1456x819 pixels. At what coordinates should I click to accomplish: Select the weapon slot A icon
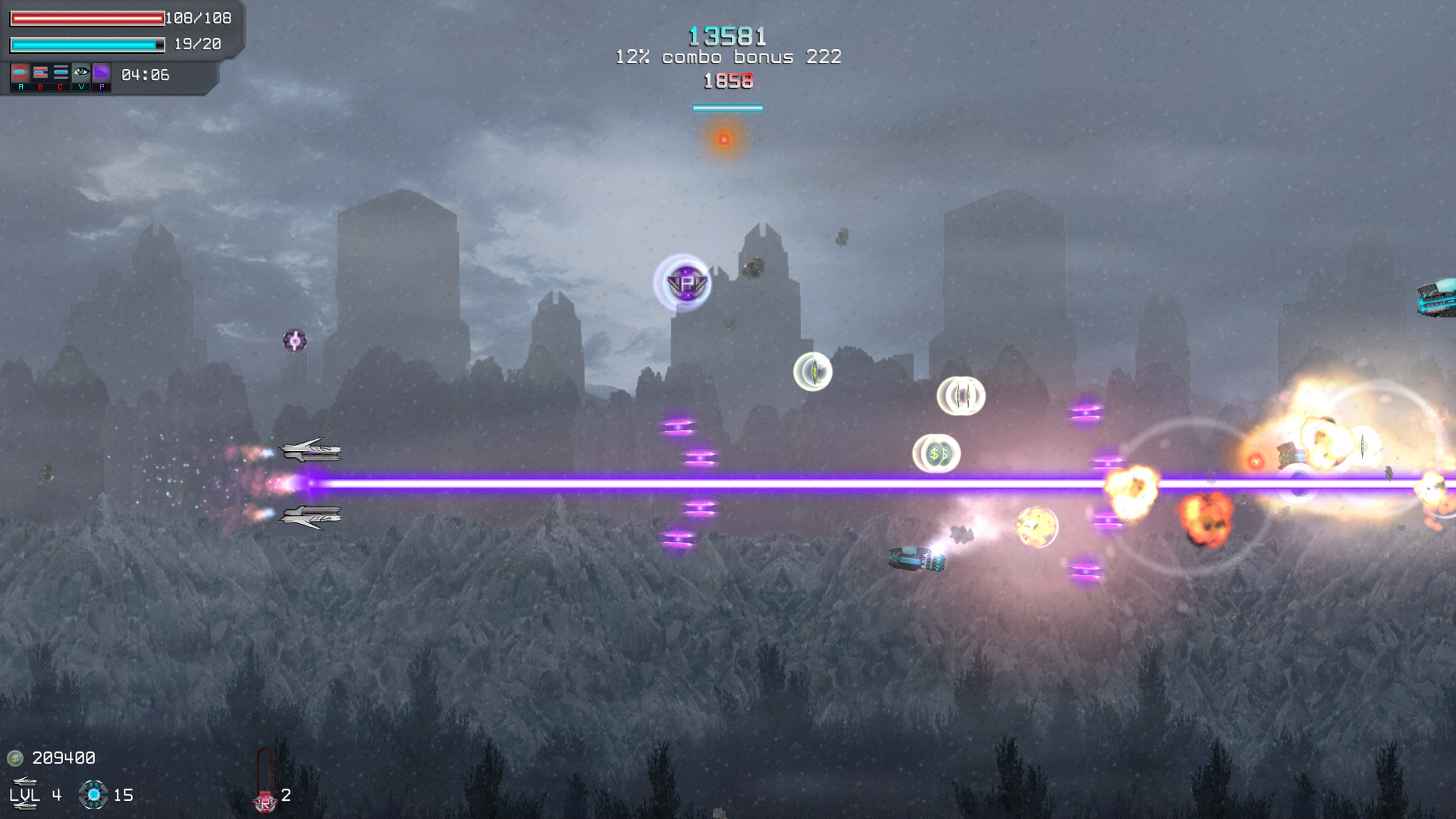[20, 73]
